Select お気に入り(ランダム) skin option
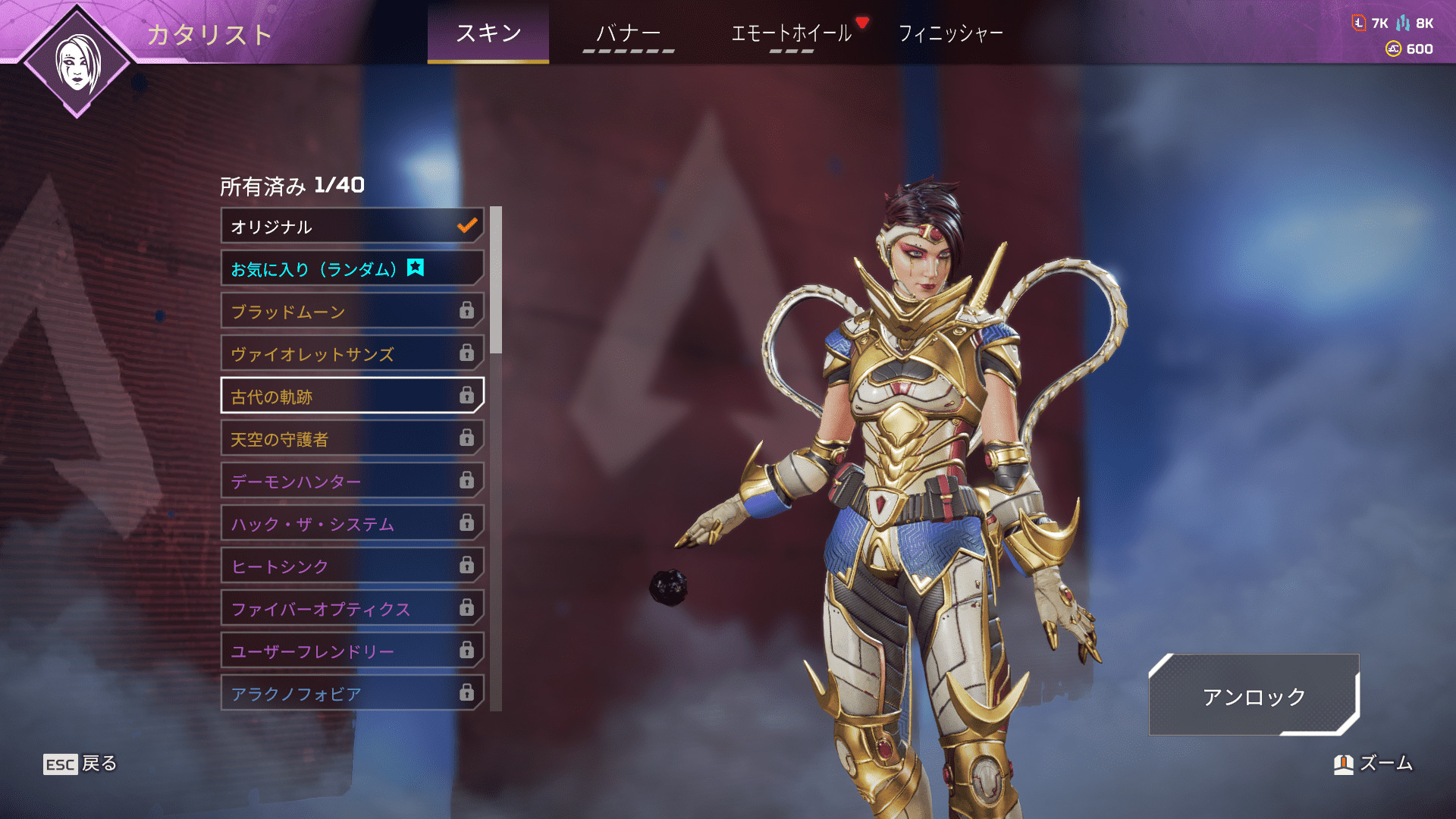The image size is (1456, 819). point(352,268)
